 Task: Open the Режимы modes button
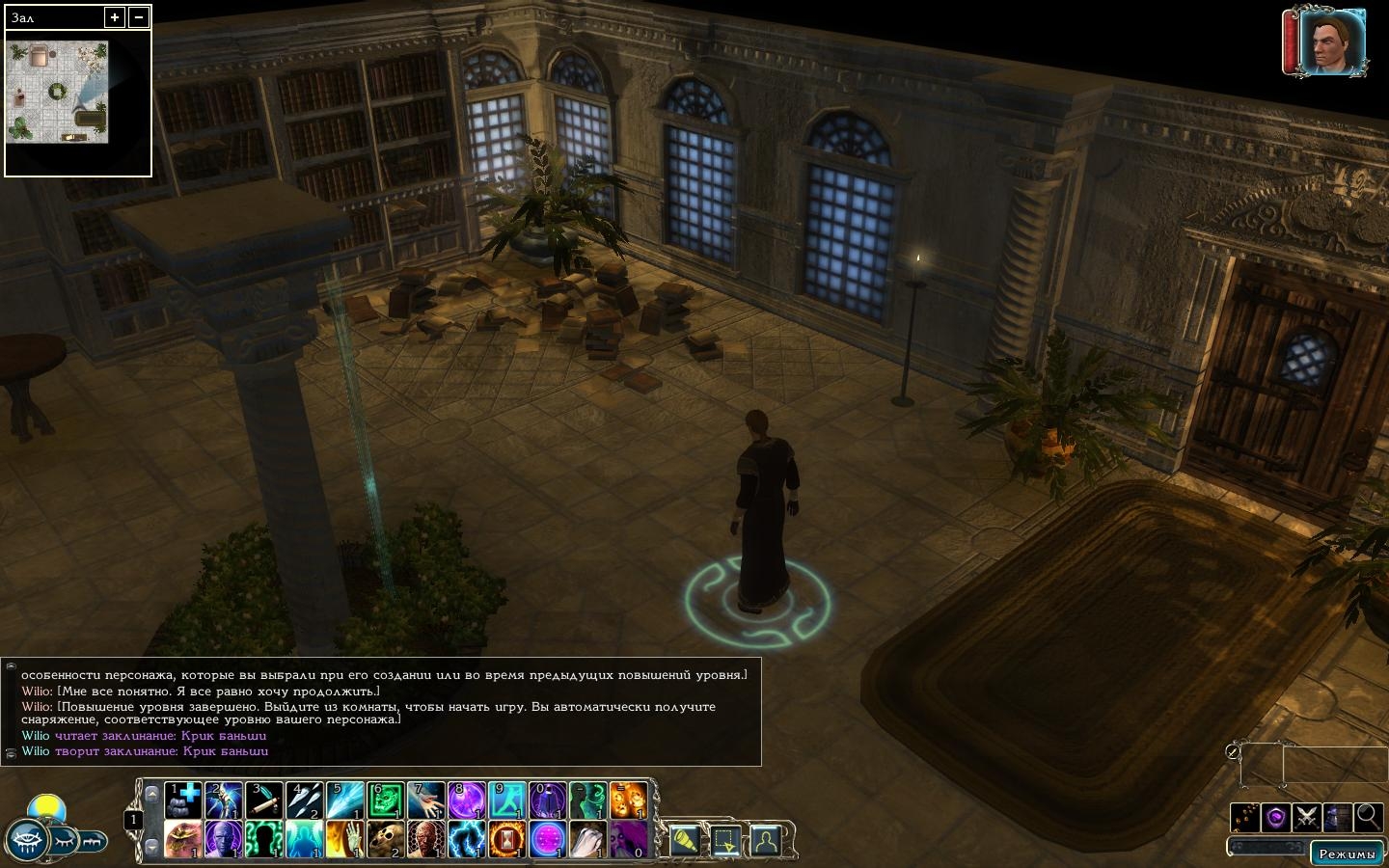[1347, 854]
